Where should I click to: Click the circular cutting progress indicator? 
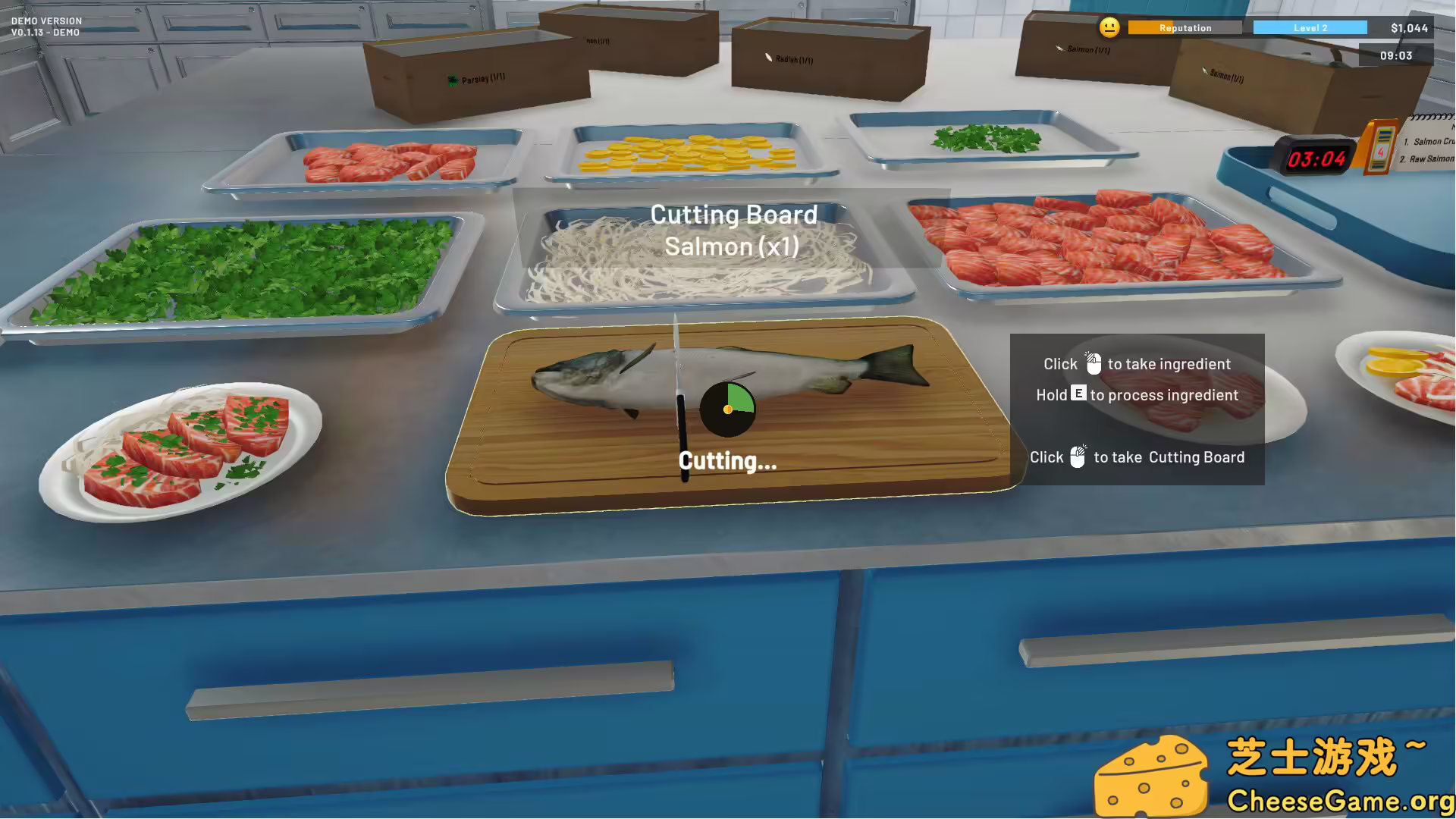coord(728,409)
